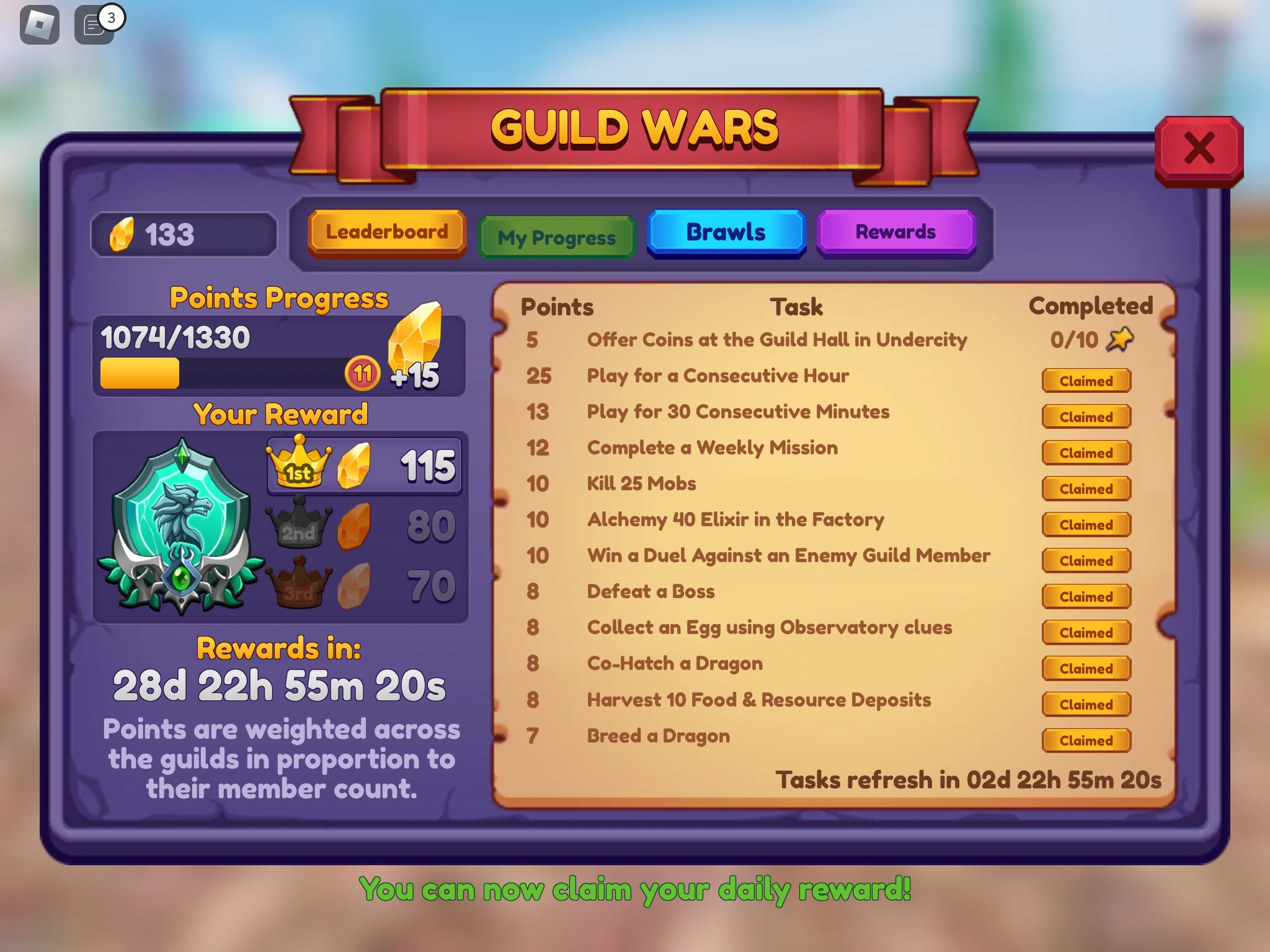Switch to the Leaderboard tab
Viewport: 1270px width, 952px height.
point(386,232)
